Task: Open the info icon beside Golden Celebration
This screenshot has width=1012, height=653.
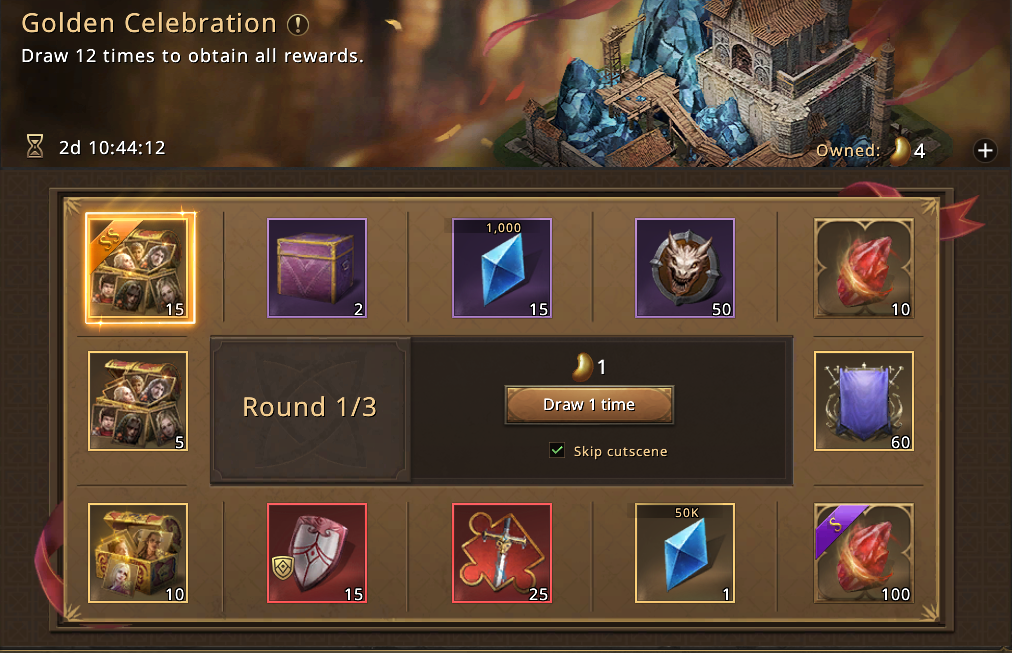Action: point(298,25)
